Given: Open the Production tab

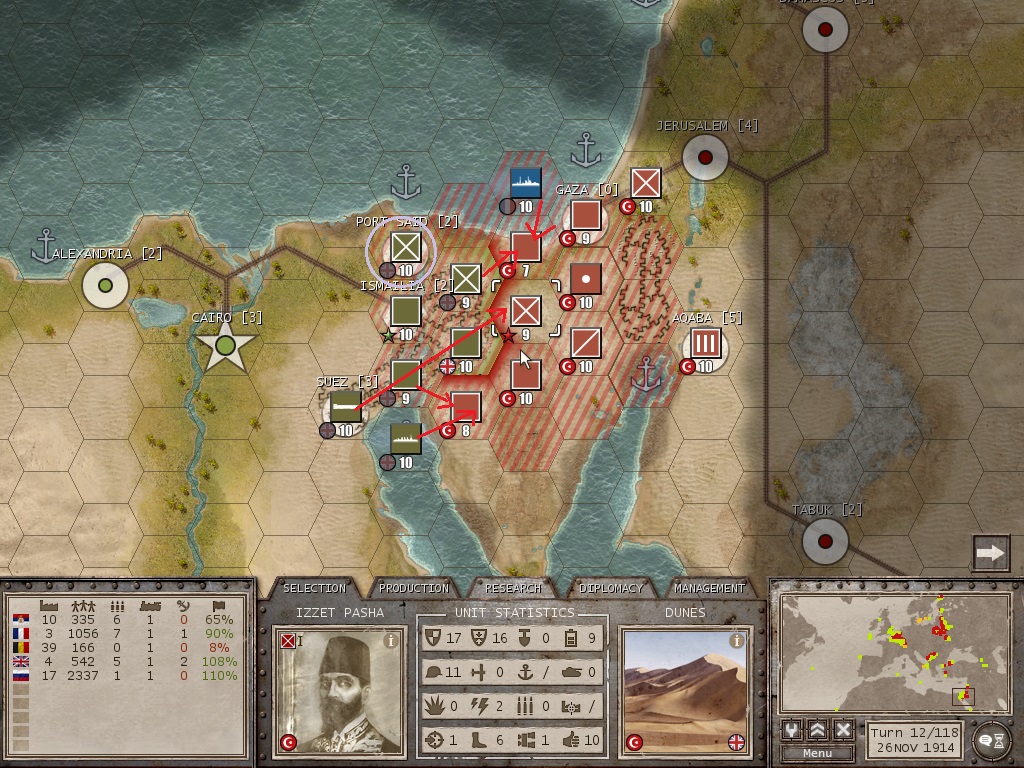Looking at the screenshot, I should [x=414, y=588].
